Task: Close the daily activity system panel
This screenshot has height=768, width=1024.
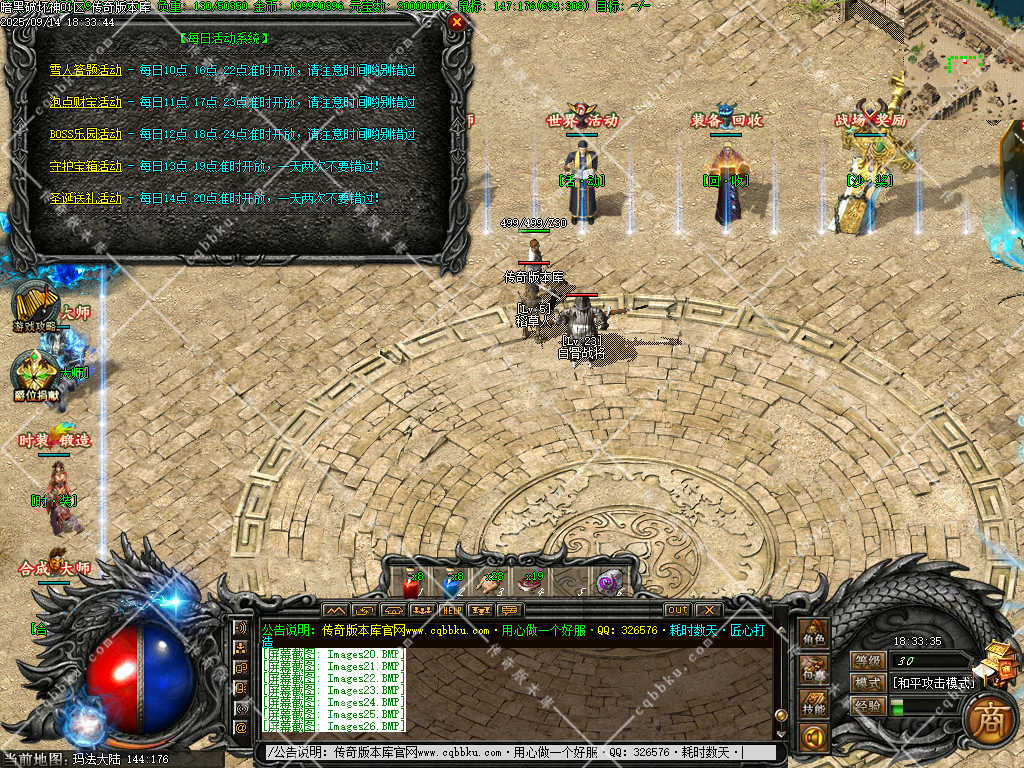Action: [457, 21]
